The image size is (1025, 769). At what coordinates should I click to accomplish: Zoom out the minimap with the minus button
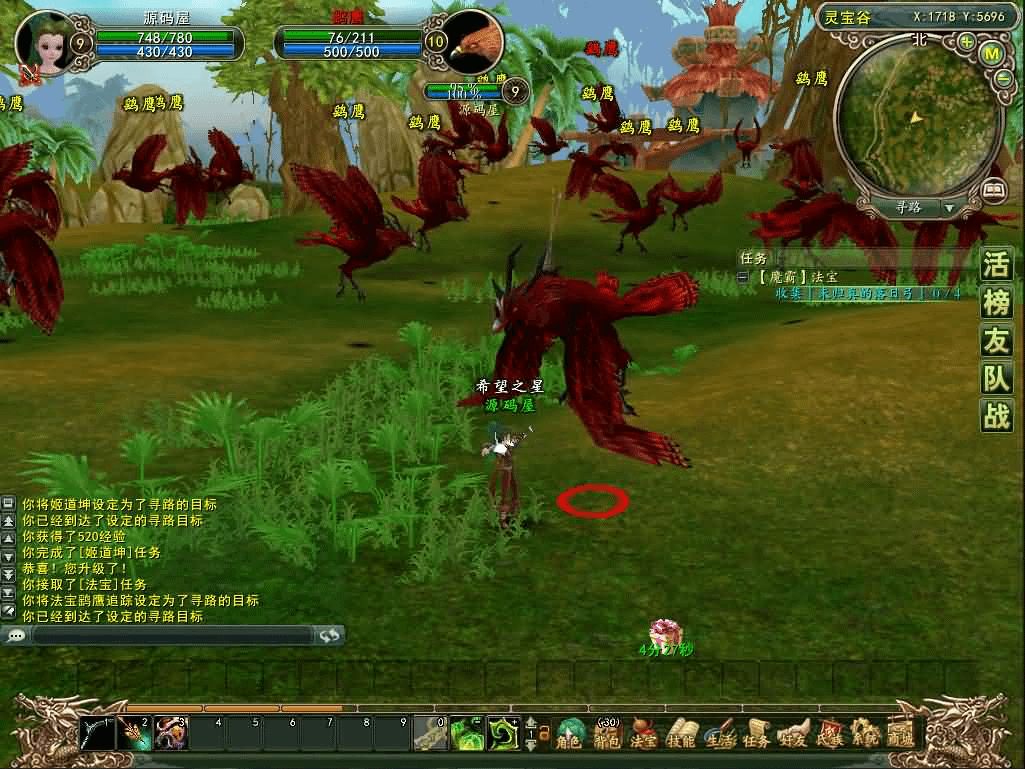(x=1003, y=79)
